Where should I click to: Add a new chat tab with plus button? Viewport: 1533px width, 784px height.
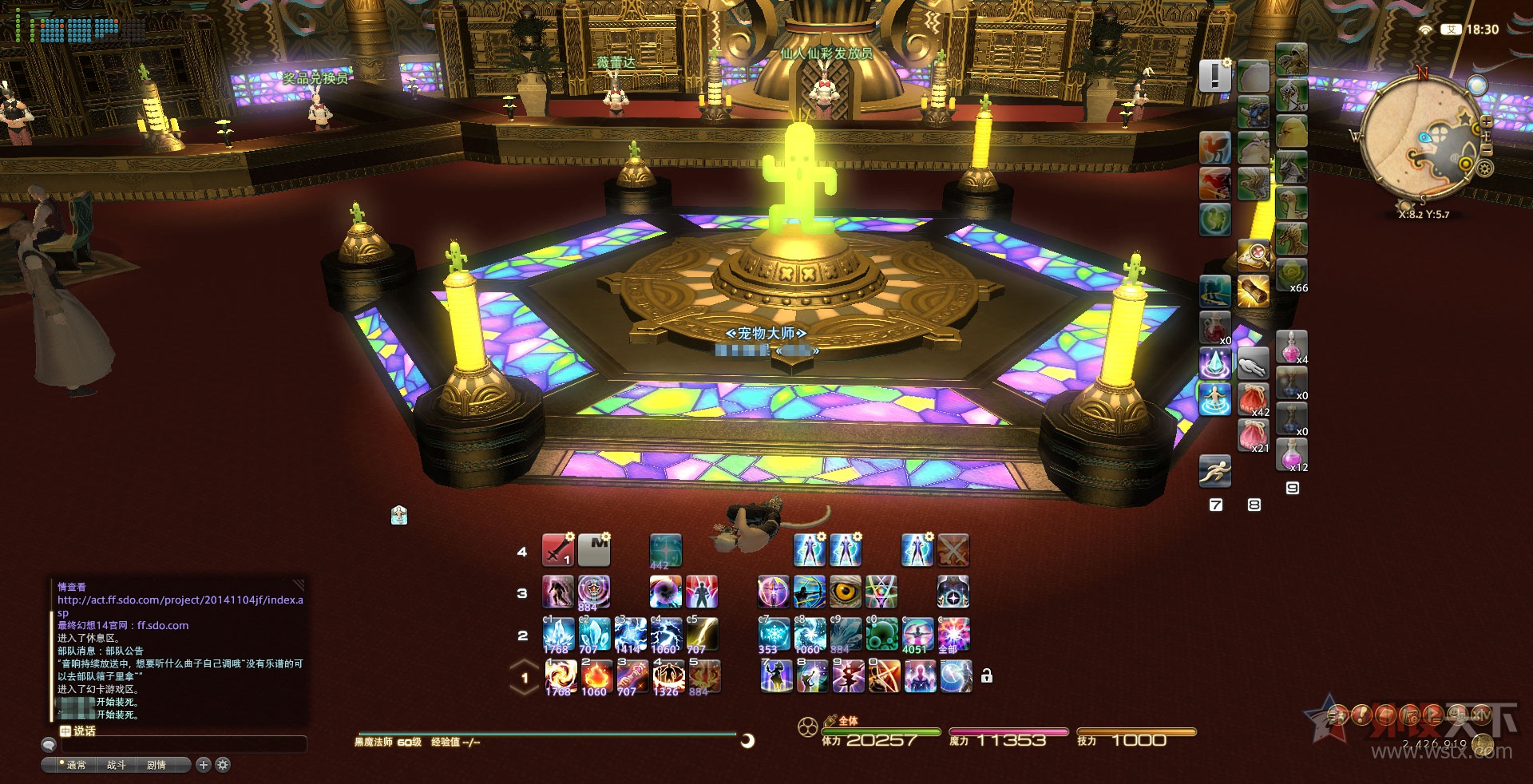click(x=204, y=765)
